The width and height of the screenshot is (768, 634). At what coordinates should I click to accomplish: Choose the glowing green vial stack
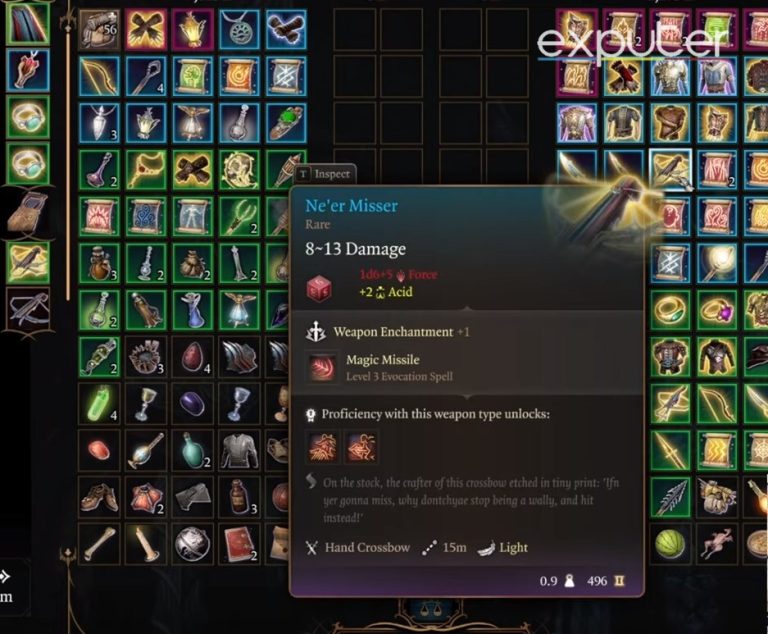(x=99, y=403)
